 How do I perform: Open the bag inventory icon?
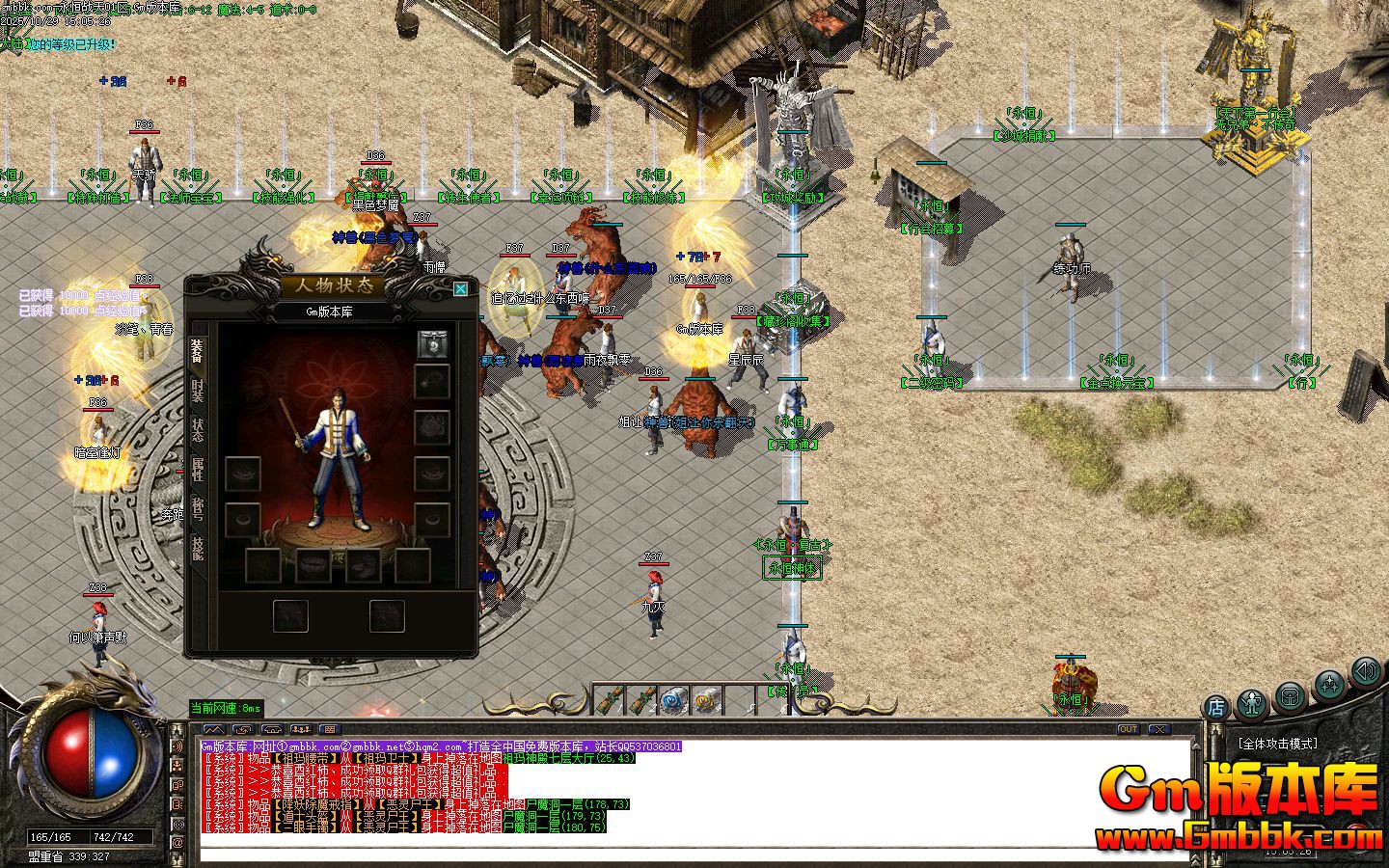coord(1290,696)
